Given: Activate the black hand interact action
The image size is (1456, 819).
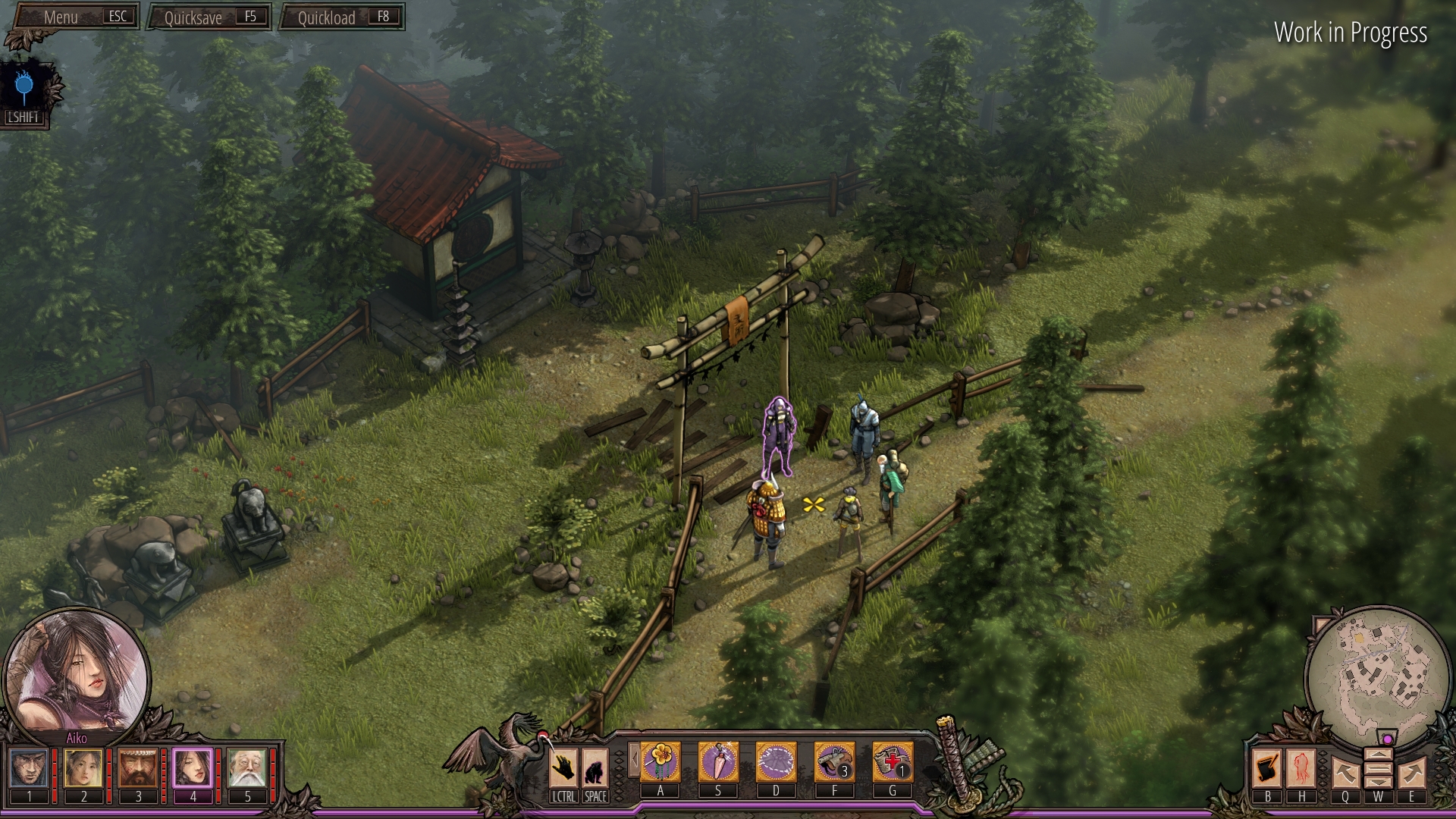Looking at the screenshot, I should [x=563, y=769].
